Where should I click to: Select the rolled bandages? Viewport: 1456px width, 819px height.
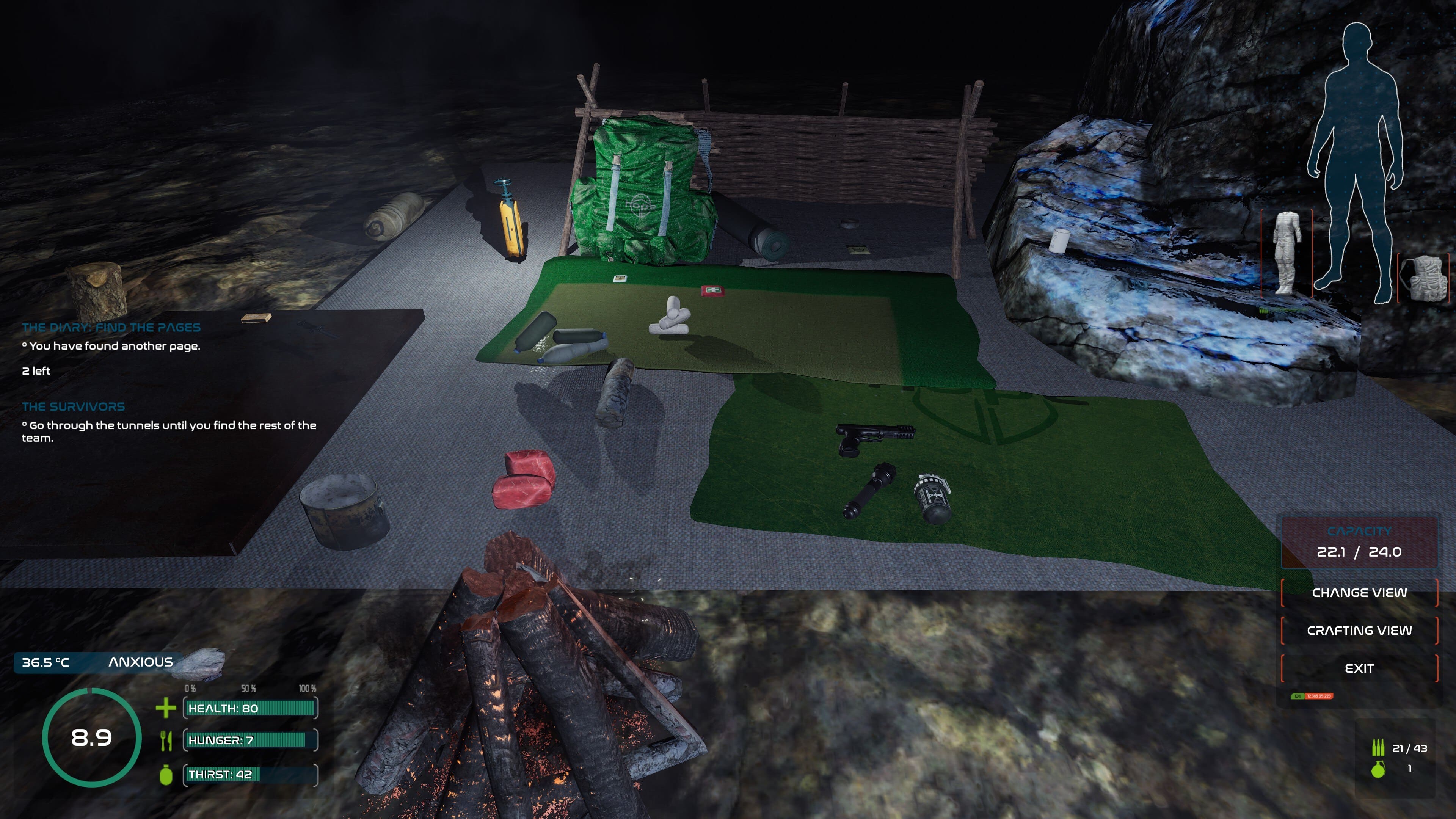(672, 318)
